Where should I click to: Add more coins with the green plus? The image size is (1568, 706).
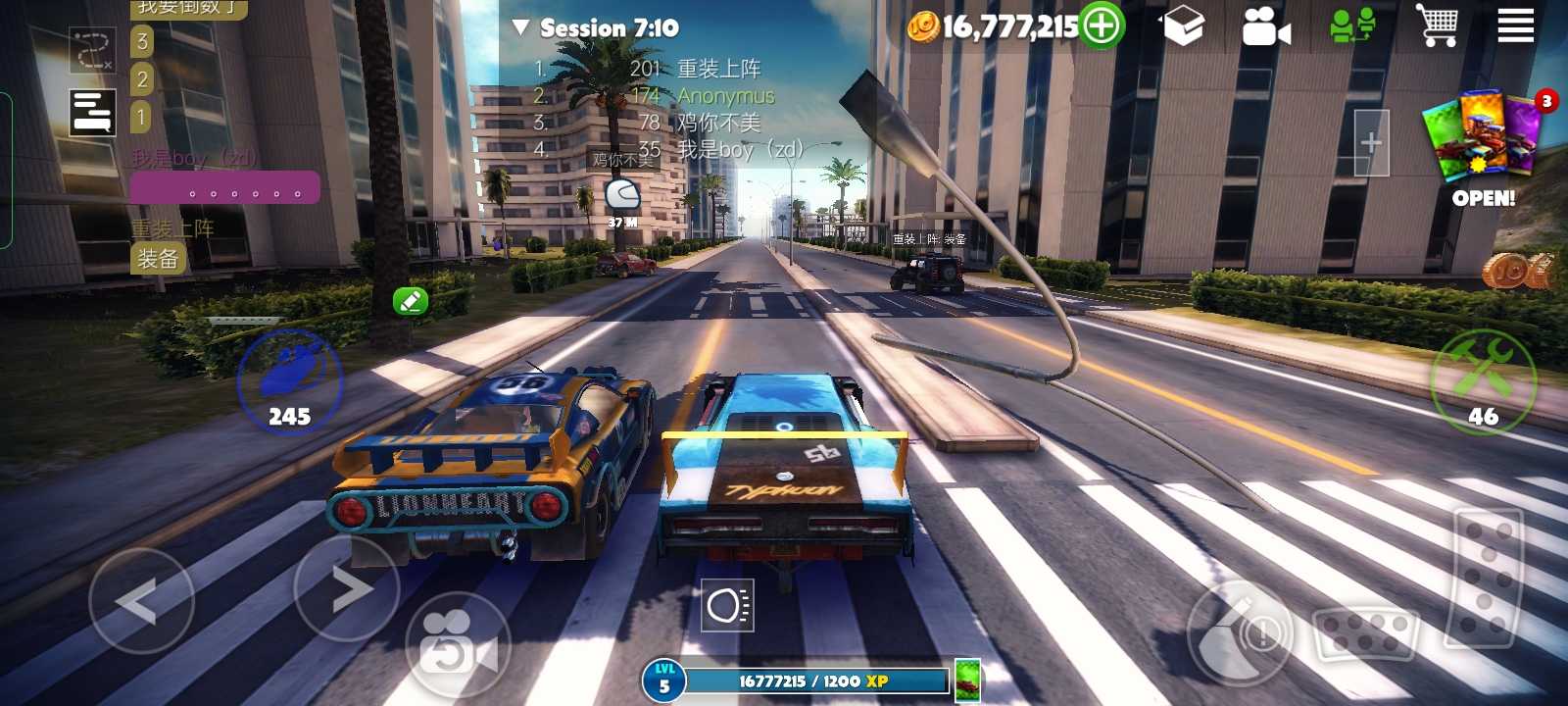pos(1102,25)
